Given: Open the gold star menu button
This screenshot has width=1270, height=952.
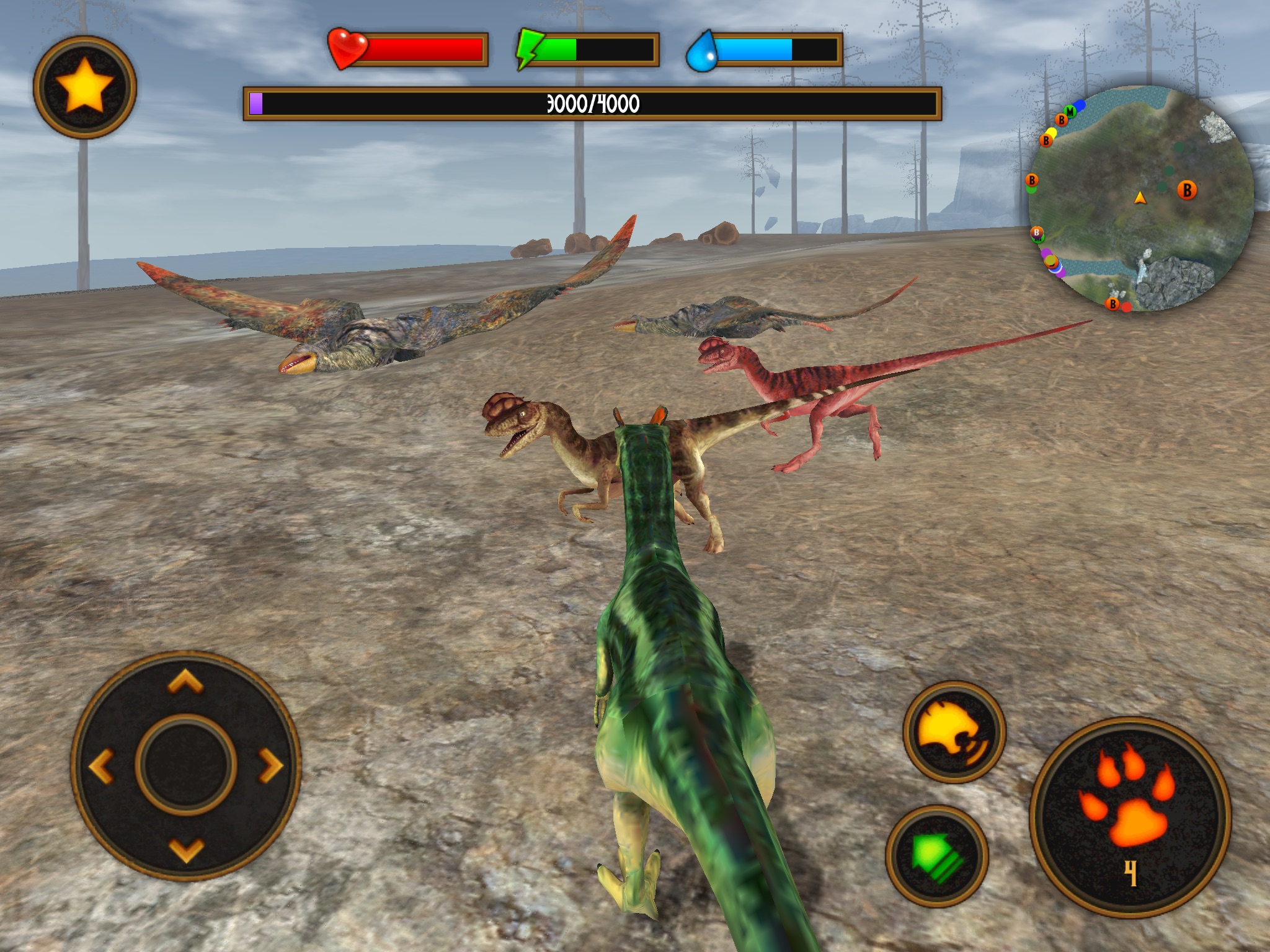Looking at the screenshot, I should coord(85,87).
